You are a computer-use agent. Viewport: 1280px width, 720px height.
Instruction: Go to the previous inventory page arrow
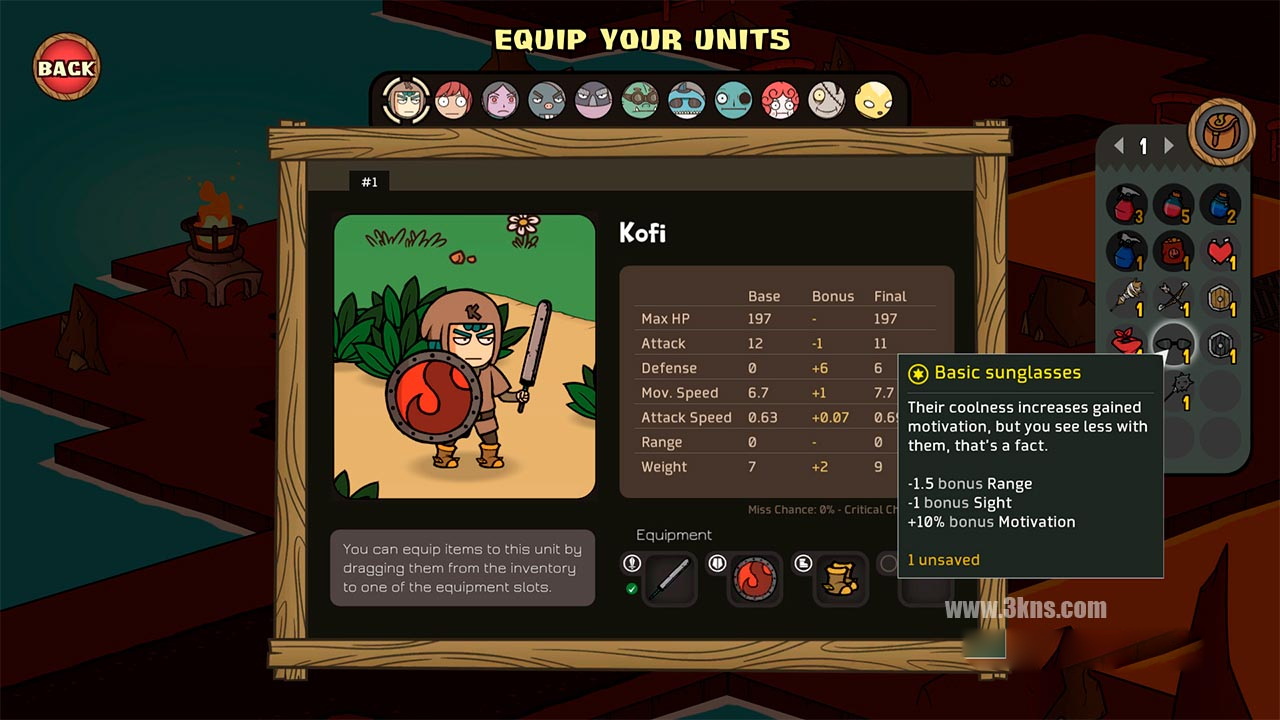[1120, 146]
